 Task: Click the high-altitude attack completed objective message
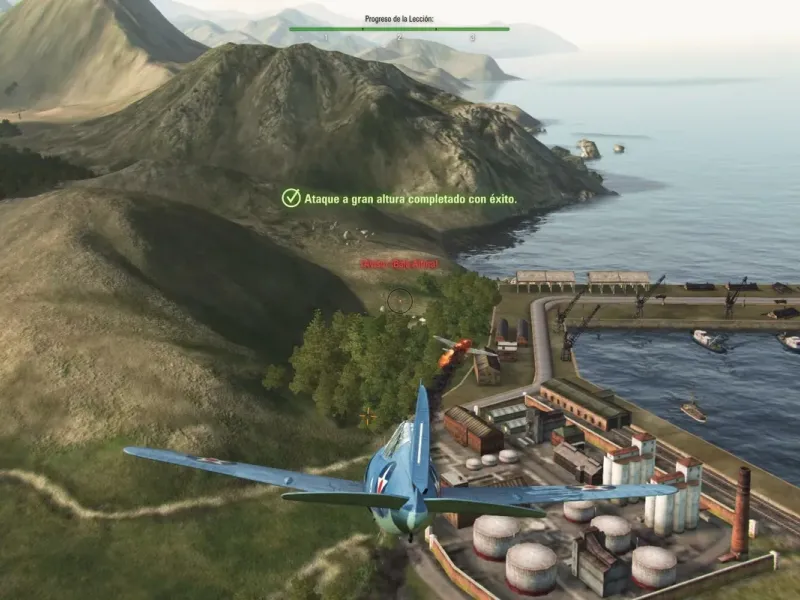(410, 199)
